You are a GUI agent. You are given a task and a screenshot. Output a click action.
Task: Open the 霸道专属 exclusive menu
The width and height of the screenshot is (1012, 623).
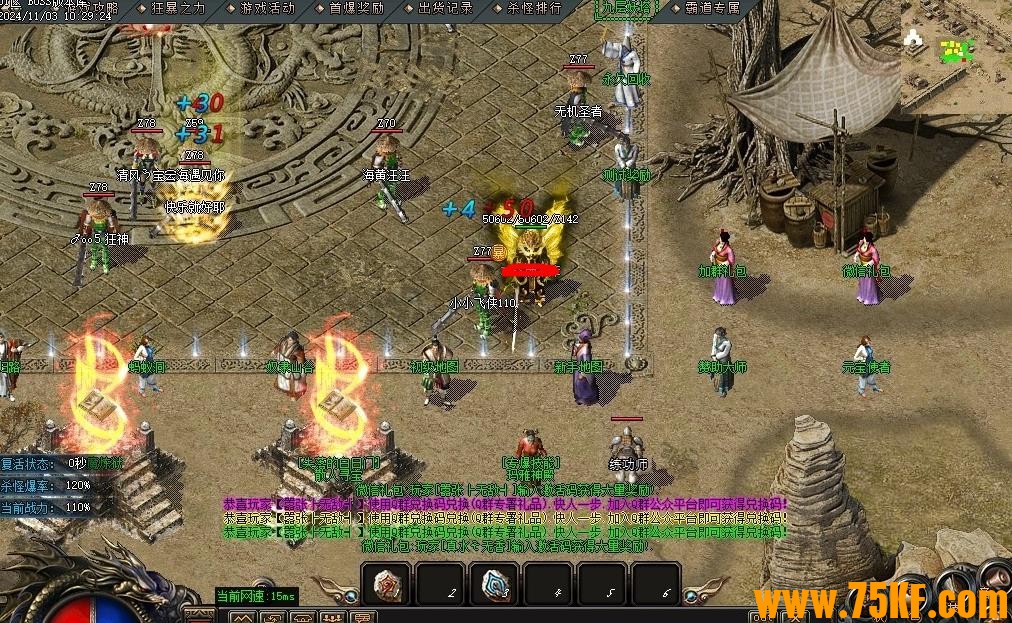coord(713,8)
